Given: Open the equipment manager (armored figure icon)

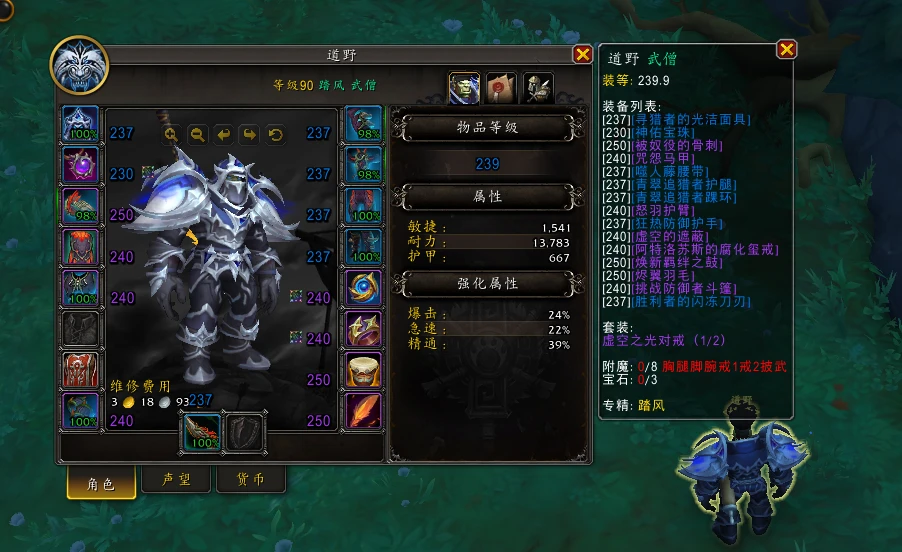Looking at the screenshot, I should [x=538, y=87].
